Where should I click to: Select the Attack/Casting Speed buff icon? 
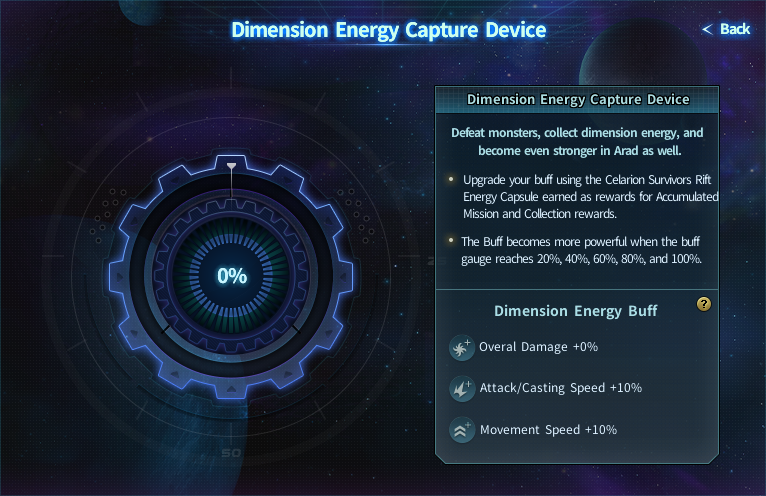click(x=461, y=388)
